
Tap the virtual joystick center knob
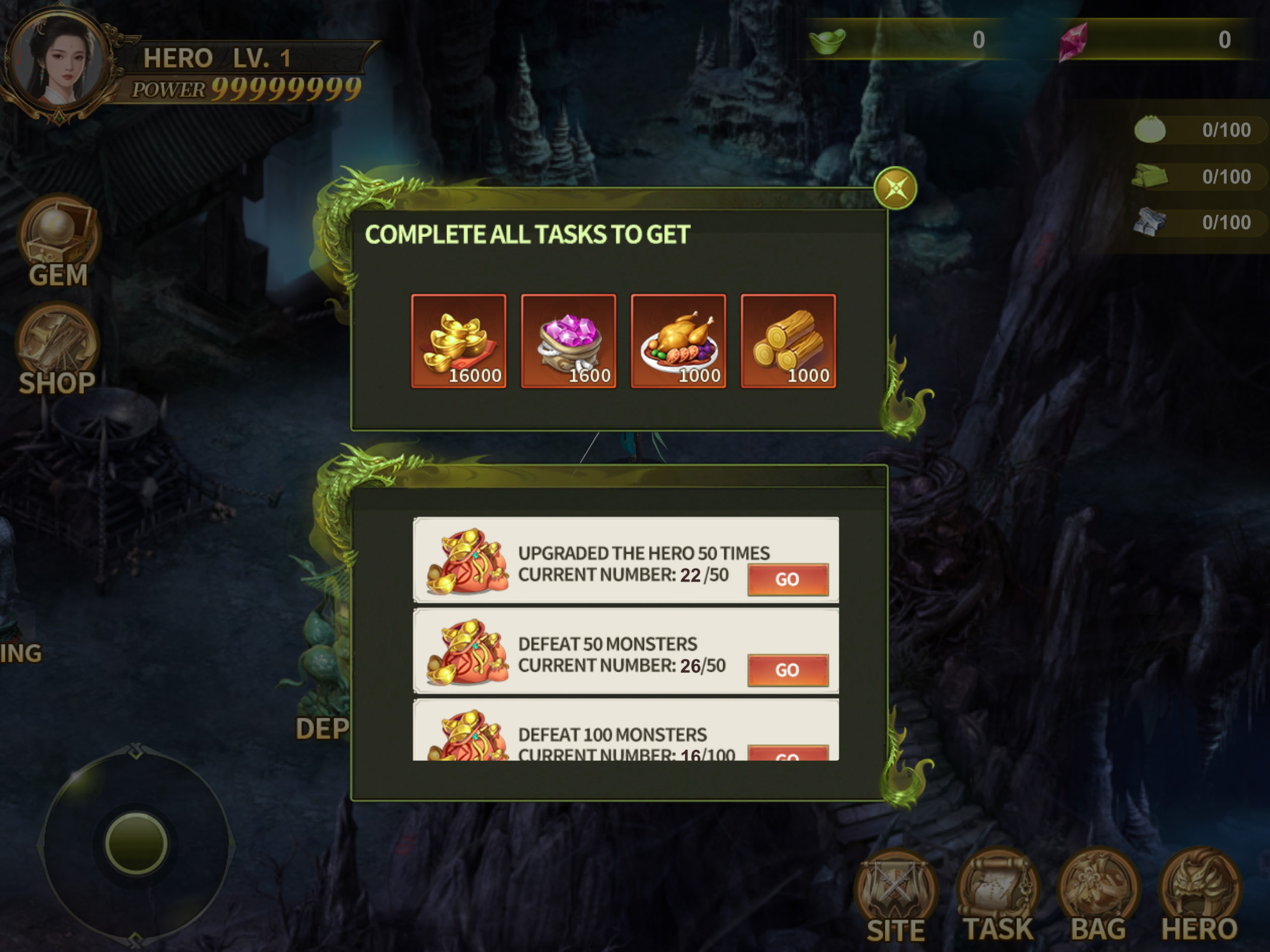pyautogui.click(x=136, y=843)
